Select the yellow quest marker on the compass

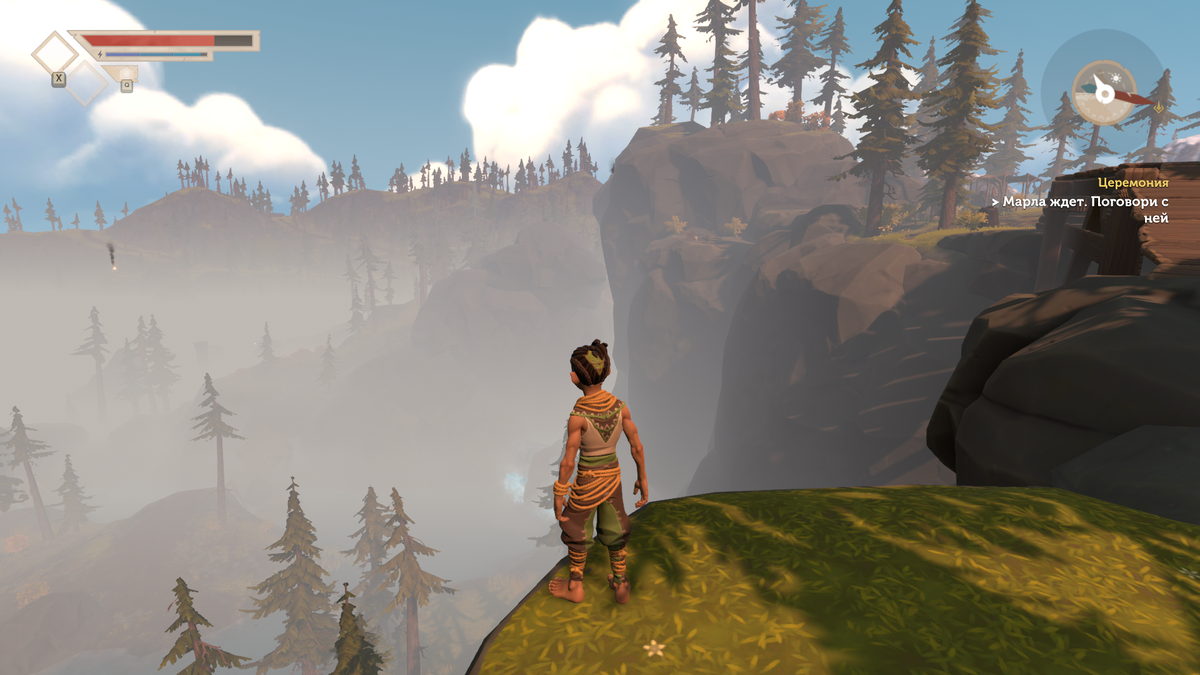(x=1158, y=105)
